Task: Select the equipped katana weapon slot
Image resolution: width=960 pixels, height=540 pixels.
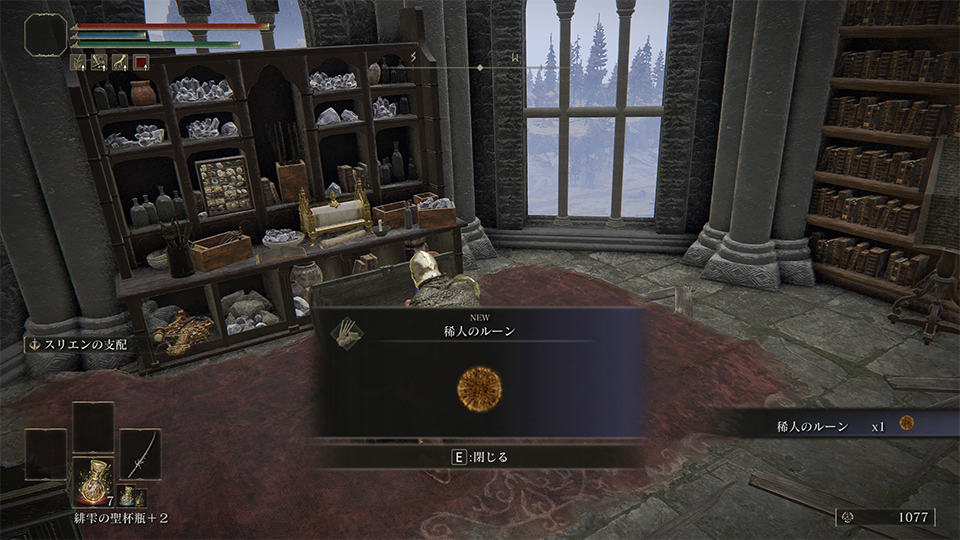Action: click(140, 453)
